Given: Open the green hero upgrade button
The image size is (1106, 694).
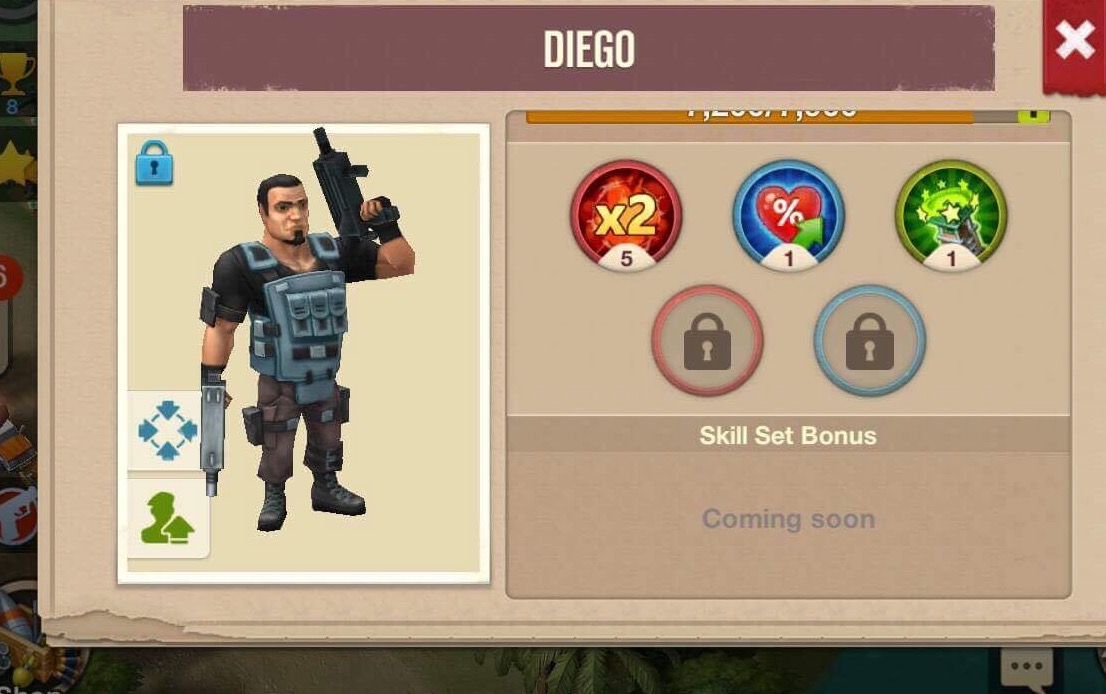Looking at the screenshot, I should [167, 518].
